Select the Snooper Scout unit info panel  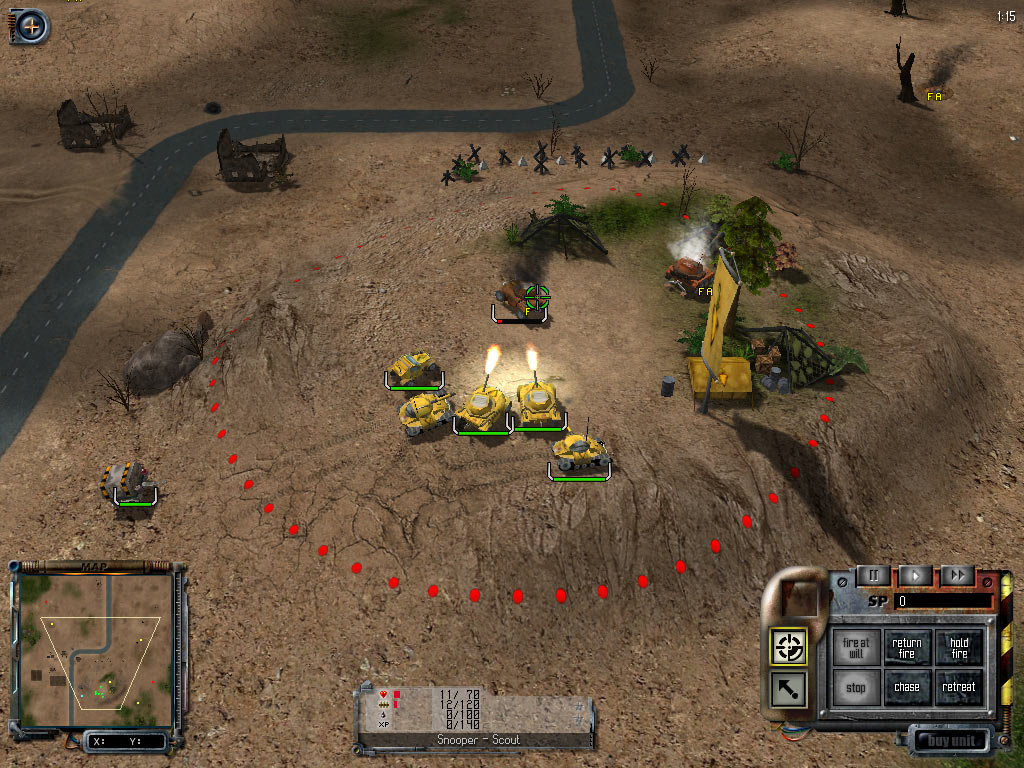[477, 717]
